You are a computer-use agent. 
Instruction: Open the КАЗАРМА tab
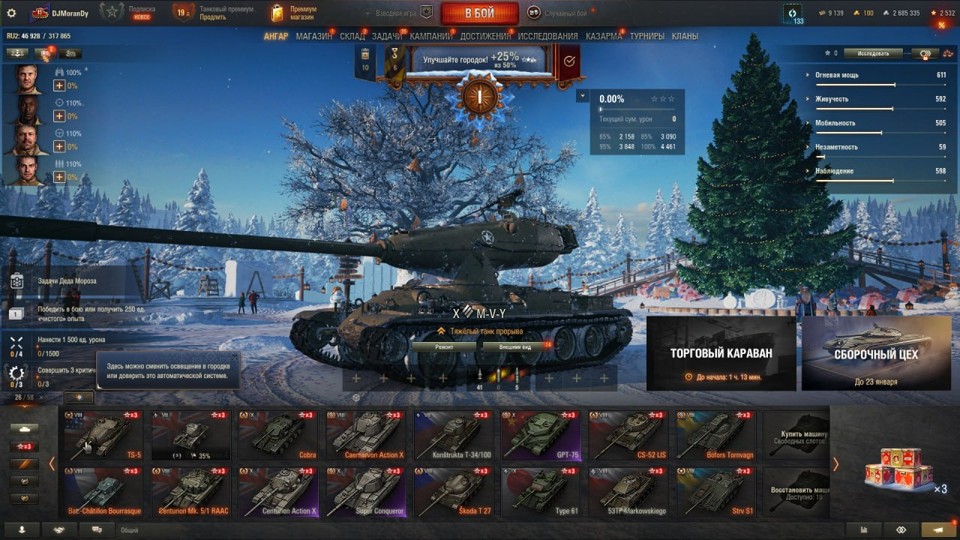tap(604, 36)
